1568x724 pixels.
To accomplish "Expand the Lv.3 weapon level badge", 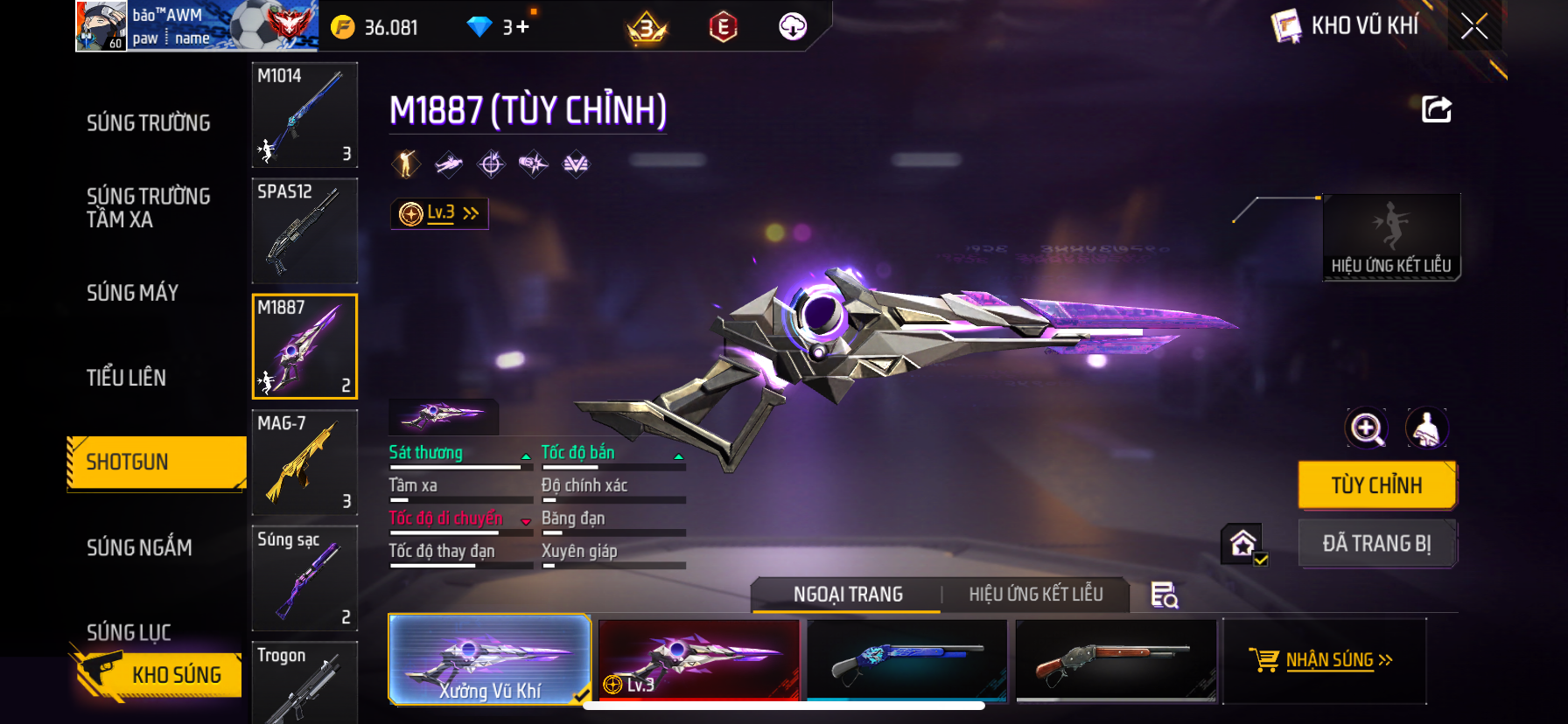I will [439, 213].
